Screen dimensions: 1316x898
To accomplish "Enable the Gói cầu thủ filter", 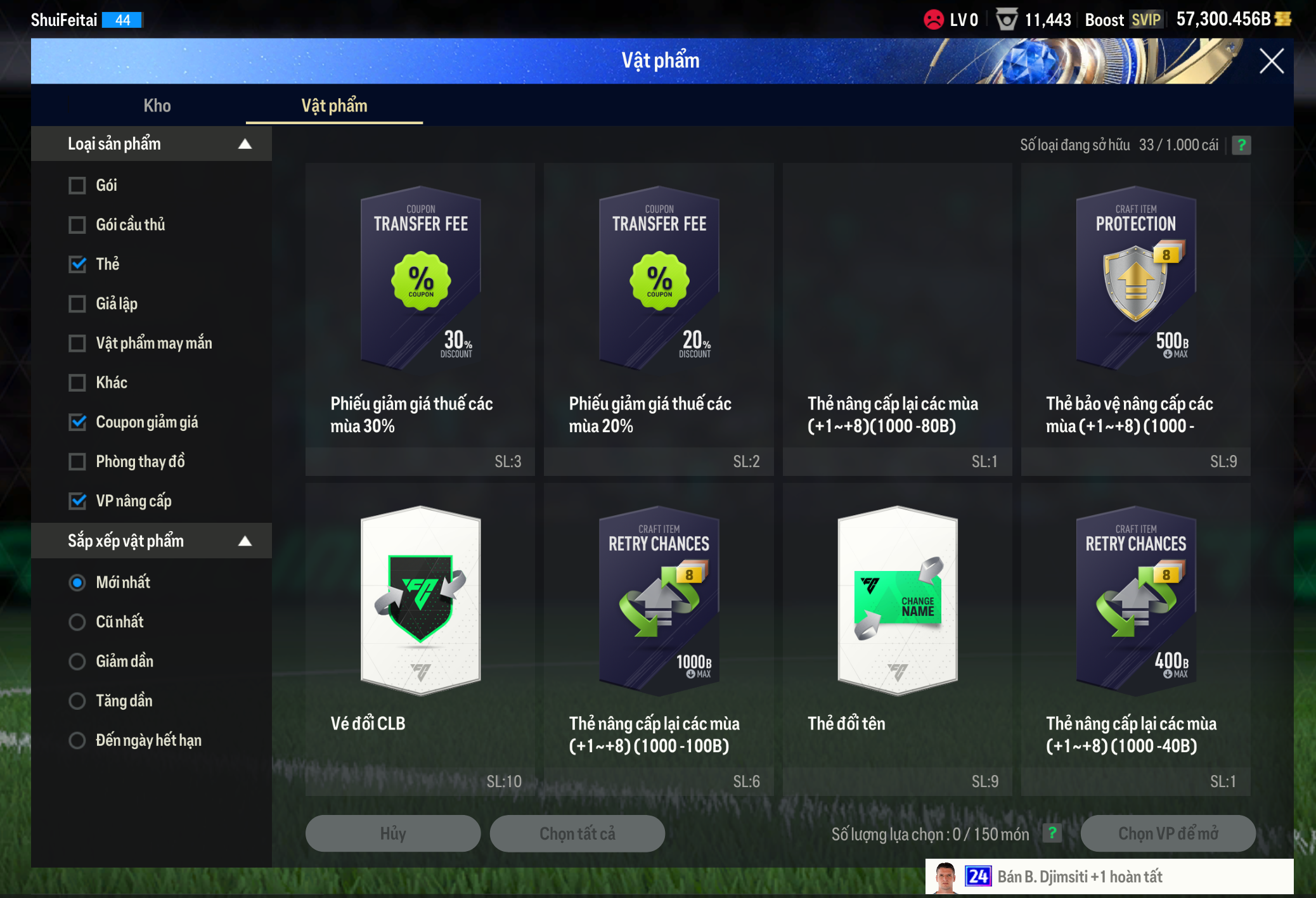I will tap(77, 225).
